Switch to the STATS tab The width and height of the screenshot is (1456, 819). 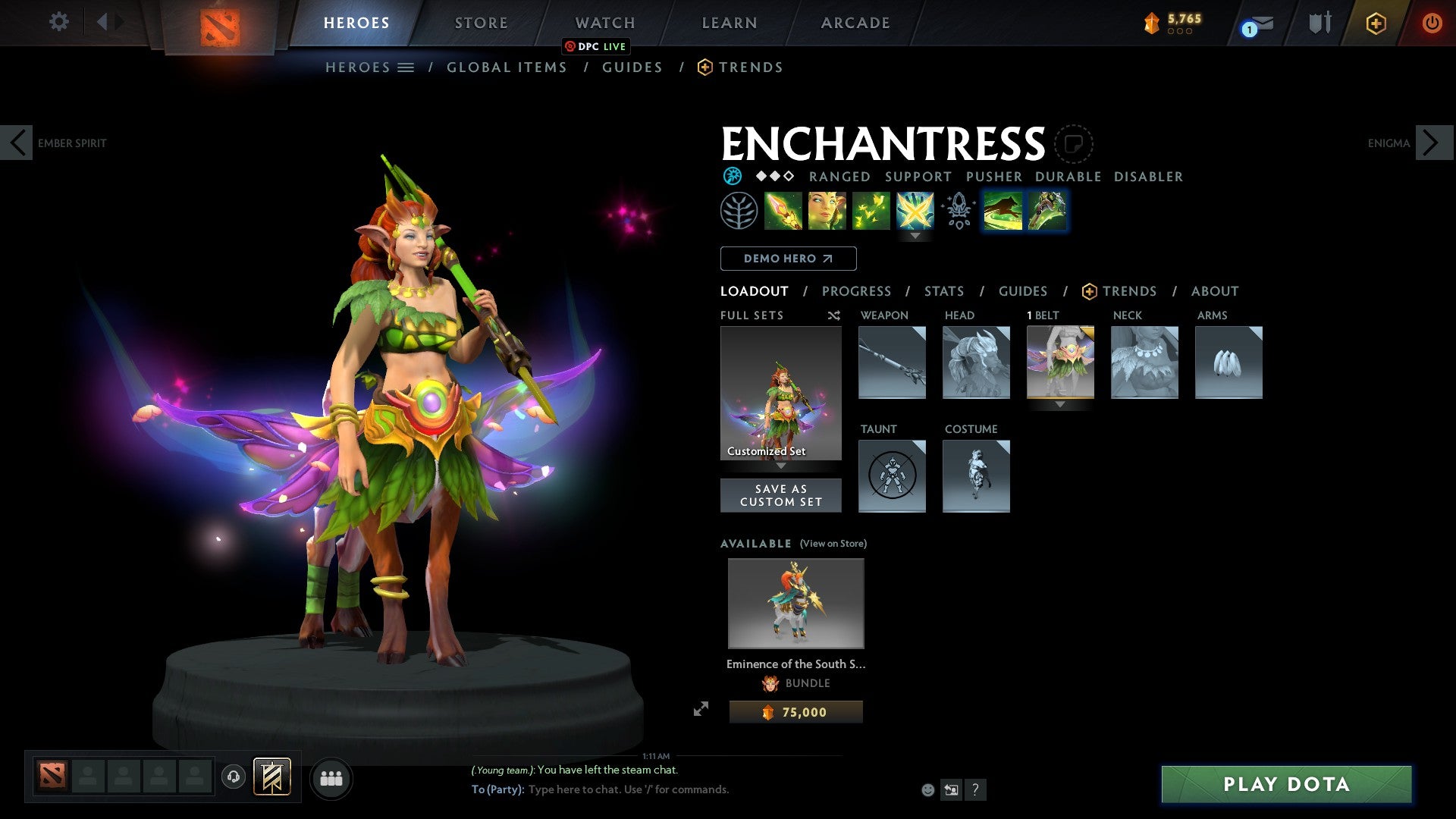tap(944, 290)
